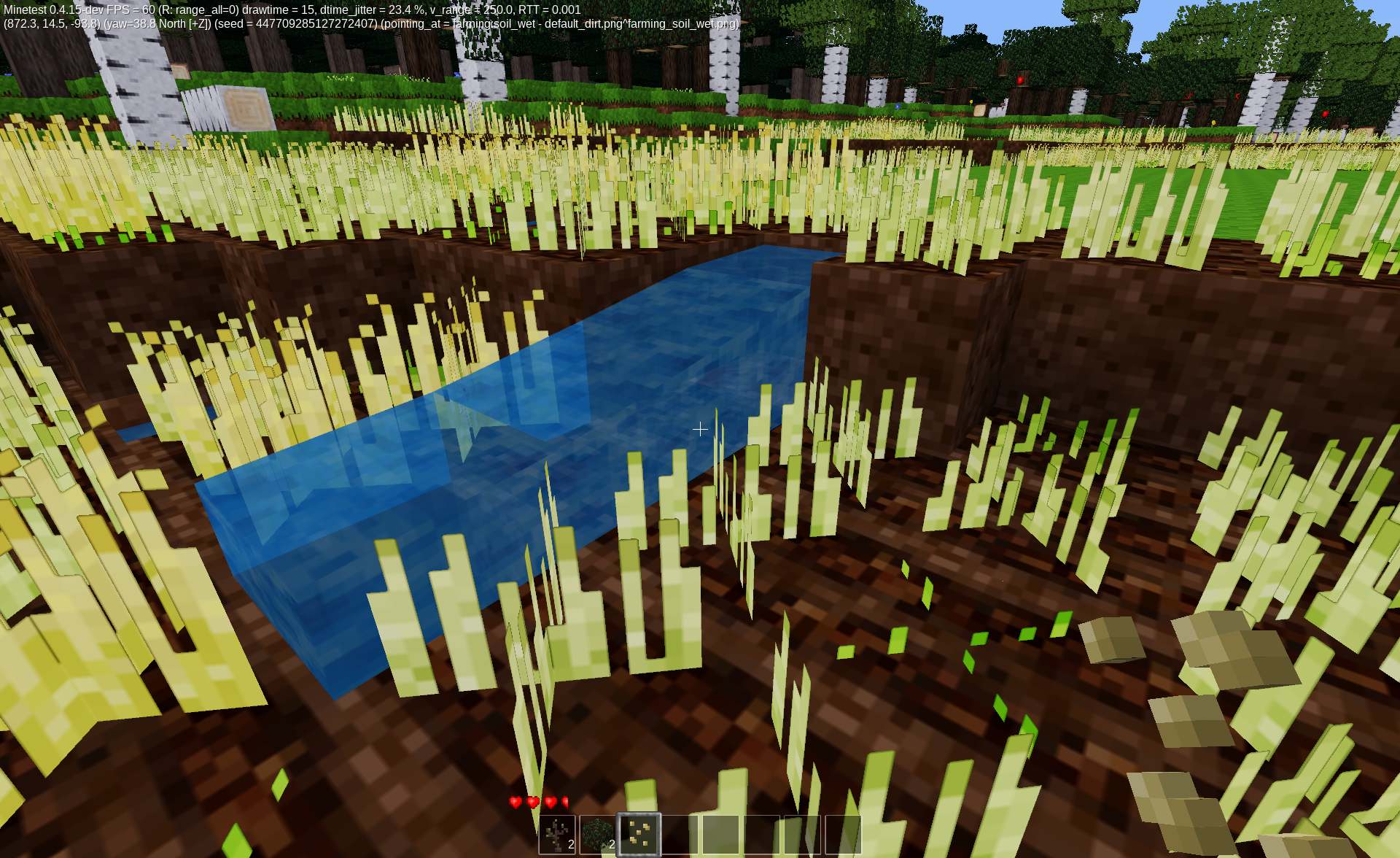
Task: Click the first heart in the health bar
Action: (516, 803)
